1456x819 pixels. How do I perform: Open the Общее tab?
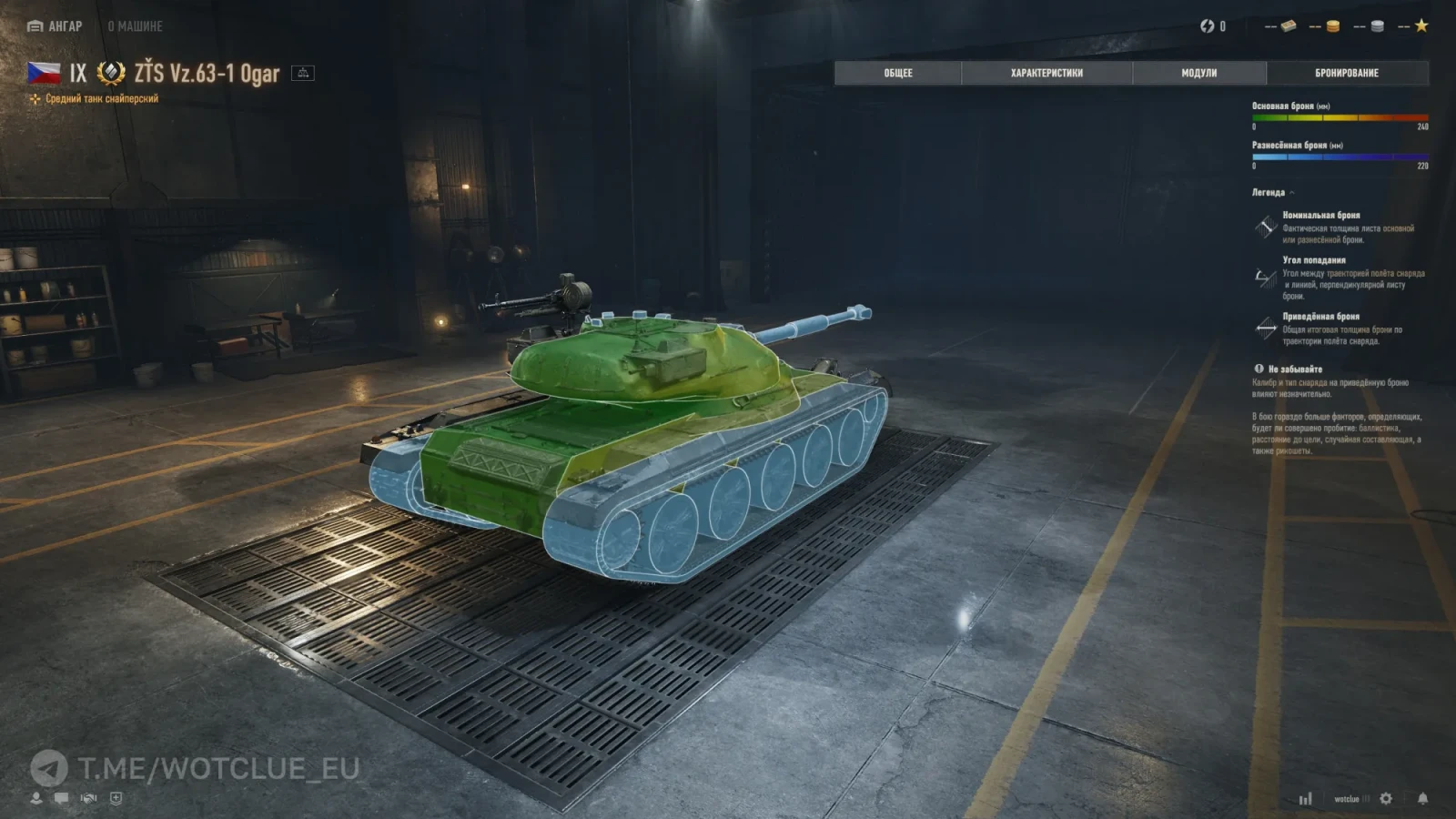pyautogui.click(x=897, y=73)
